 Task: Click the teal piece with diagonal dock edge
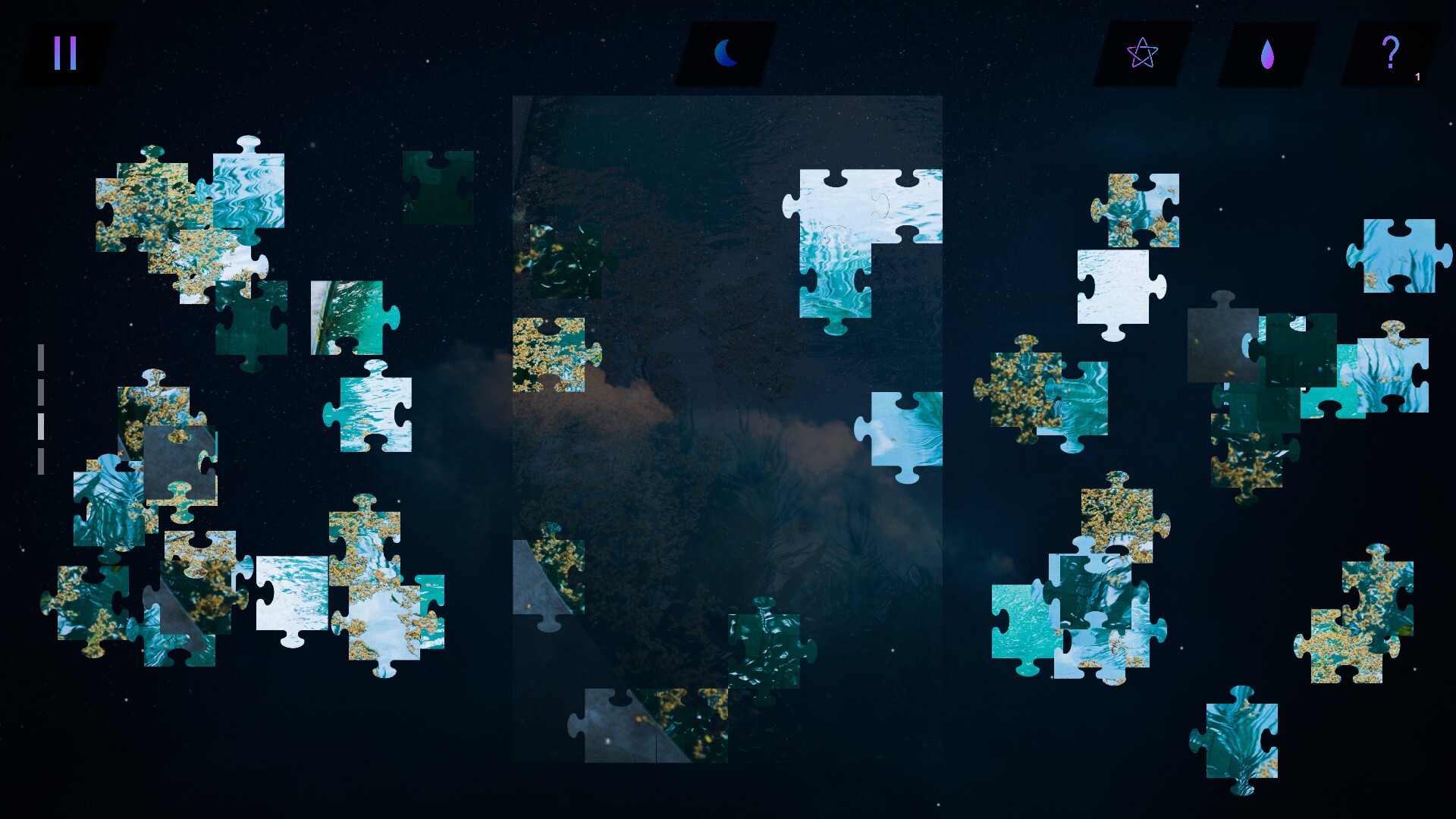pyautogui.click(x=345, y=318)
